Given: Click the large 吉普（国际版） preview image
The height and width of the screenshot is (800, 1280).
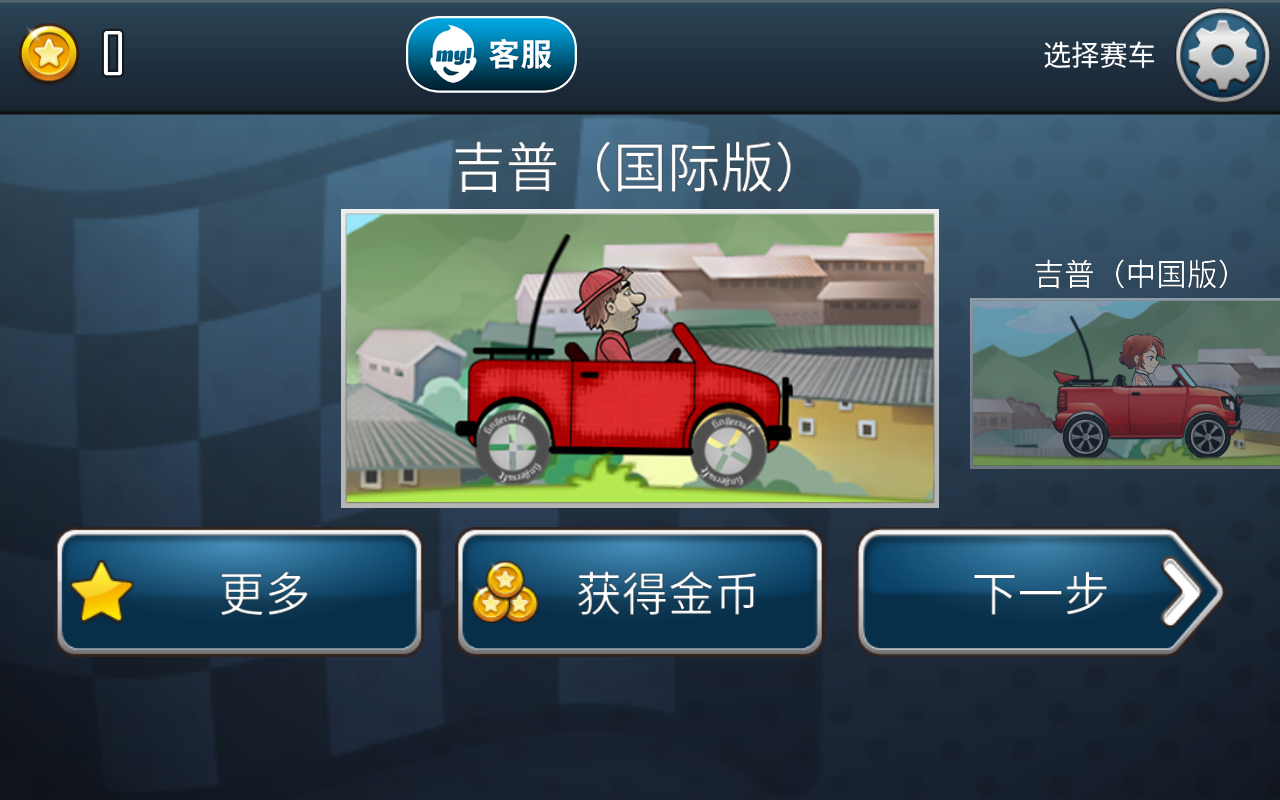Looking at the screenshot, I should pos(640,357).
